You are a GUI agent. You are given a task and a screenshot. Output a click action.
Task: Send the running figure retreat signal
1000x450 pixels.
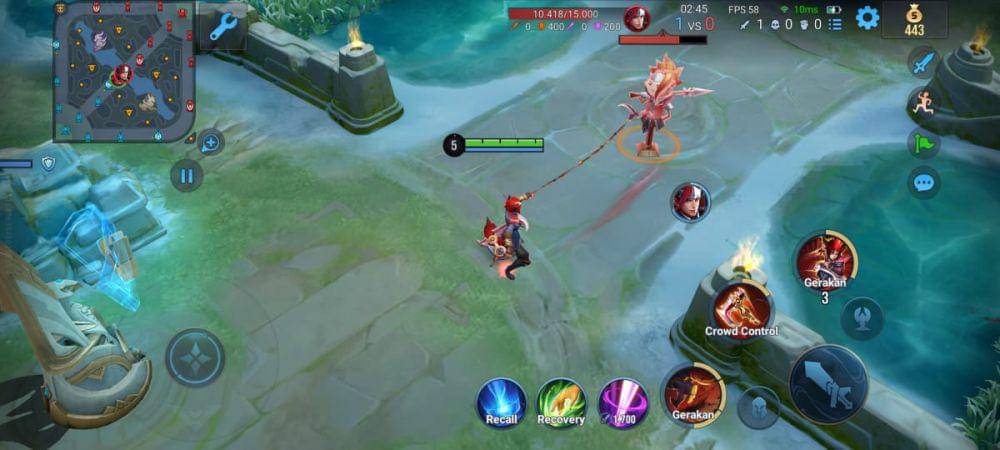point(923,102)
